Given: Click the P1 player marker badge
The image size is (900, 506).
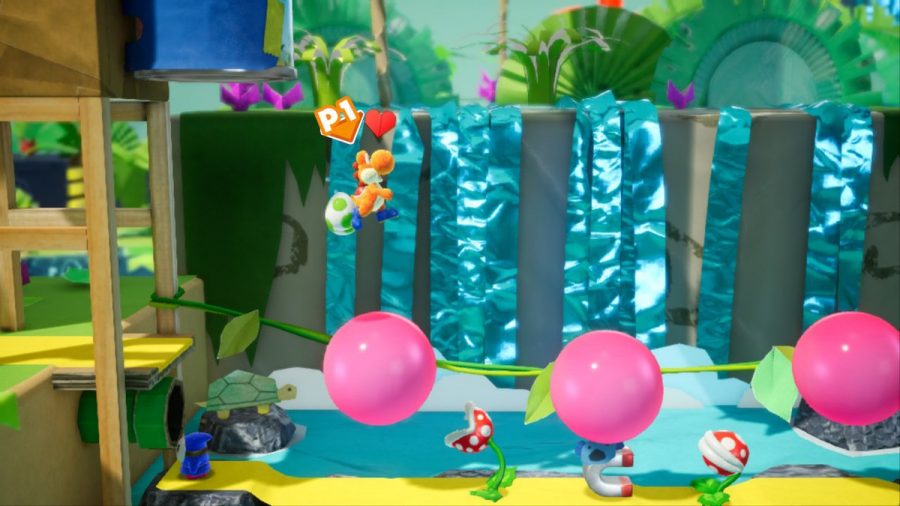Looking at the screenshot, I should click(x=340, y=123).
